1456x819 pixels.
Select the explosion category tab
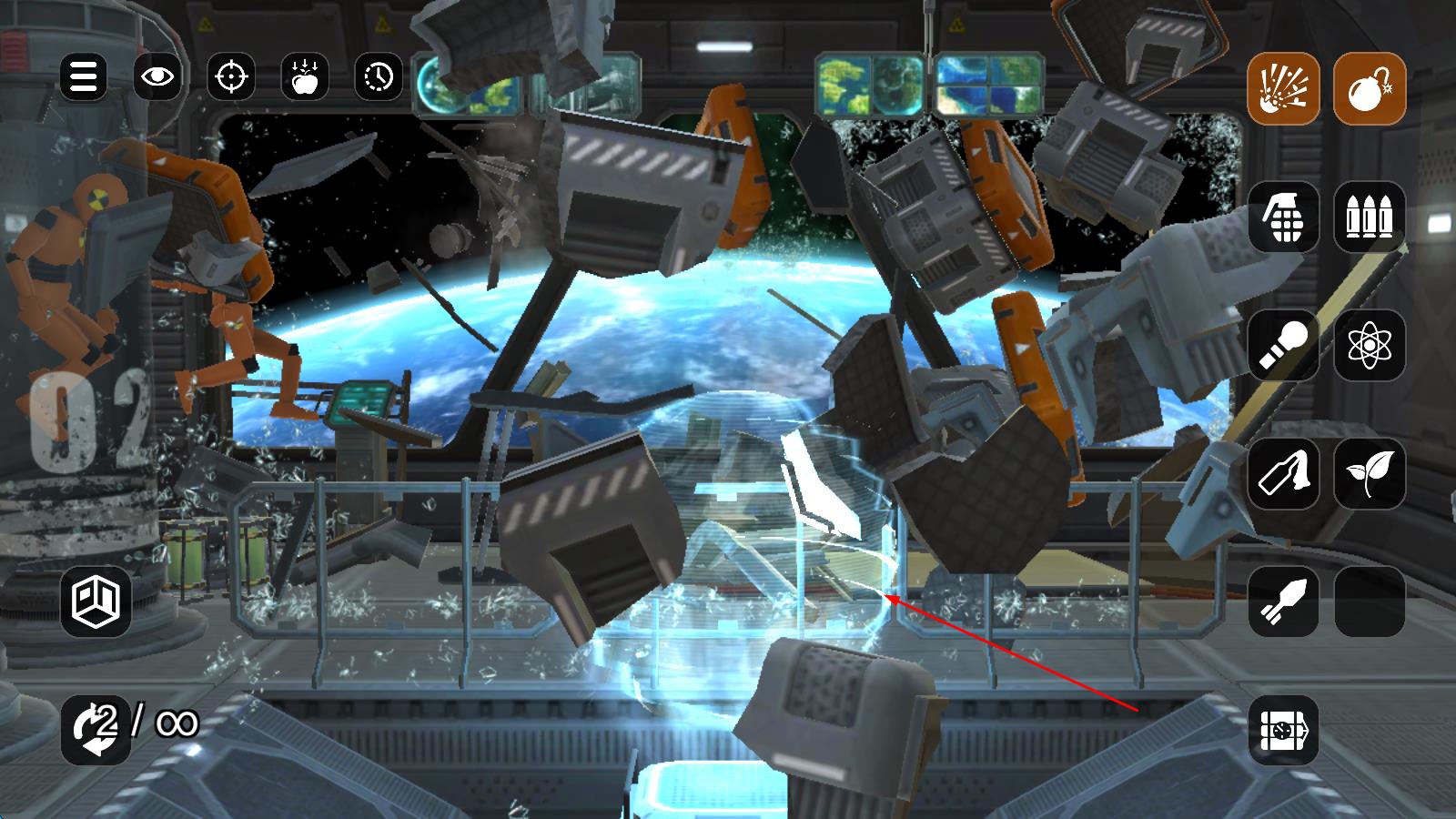pos(1283,89)
